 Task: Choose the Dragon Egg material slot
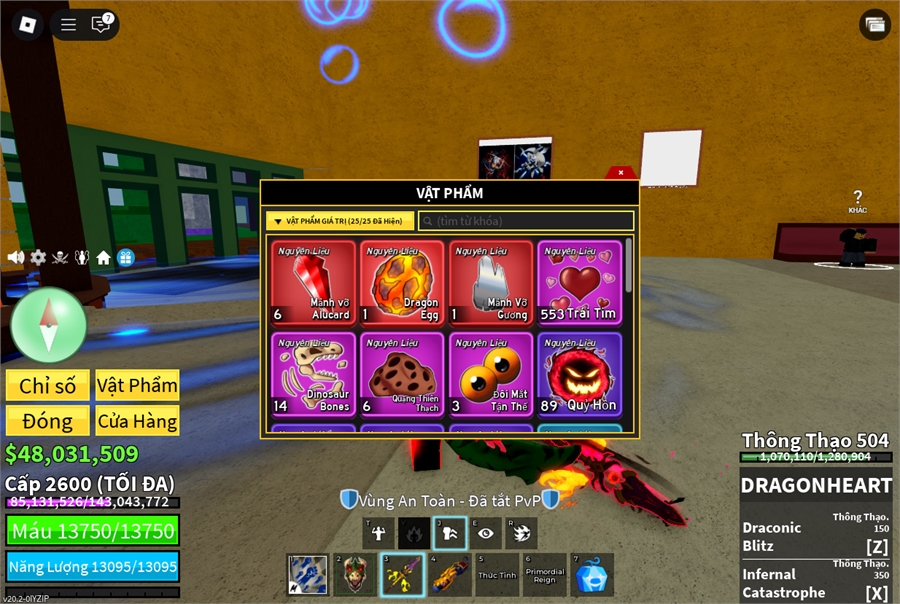pyautogui.click(x=402, y=283)
